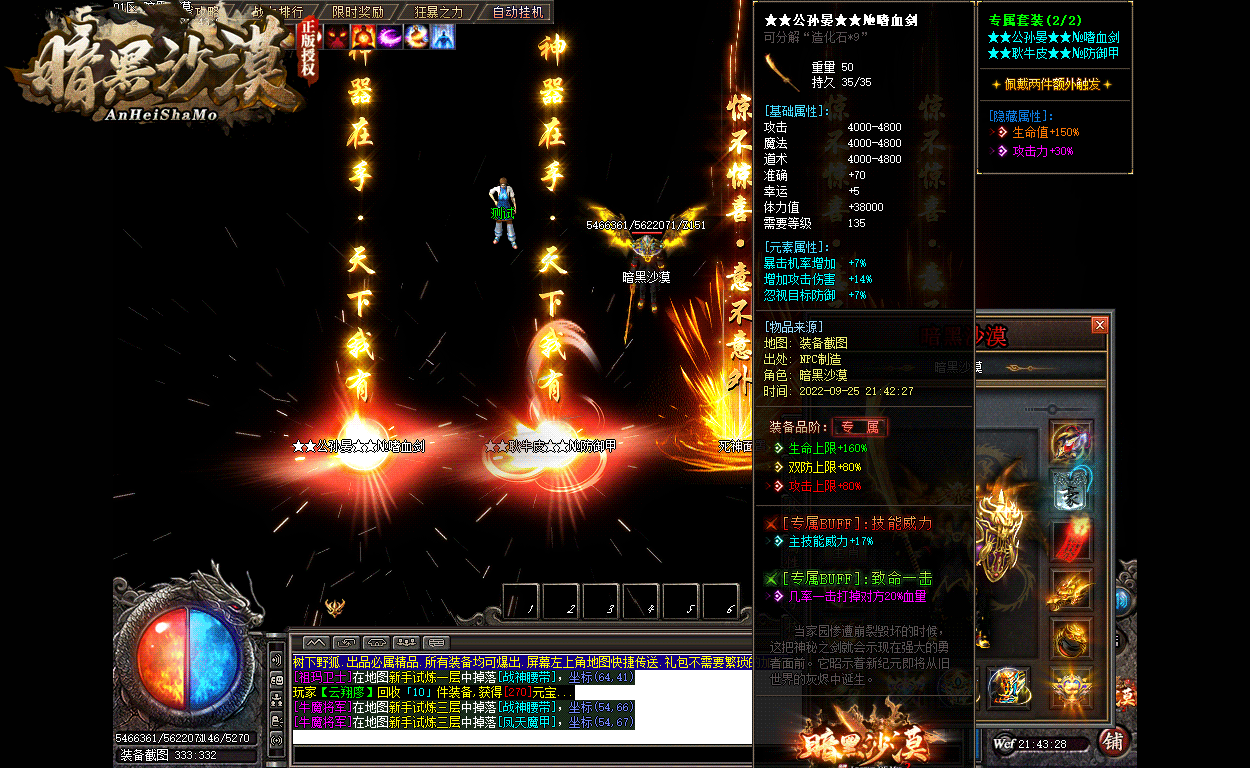Image resolution: width=1250 pixels, height=768 pixels.
Task: Select the blue glowing figure buff icon
Action: point(443,38)
